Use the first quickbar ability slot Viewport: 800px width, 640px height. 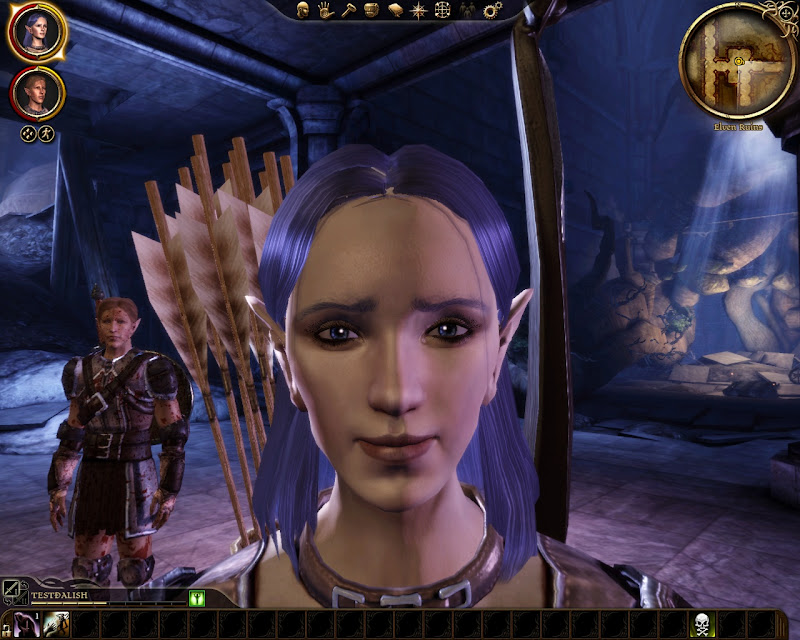pyautogui.click(x=24, y=625)
